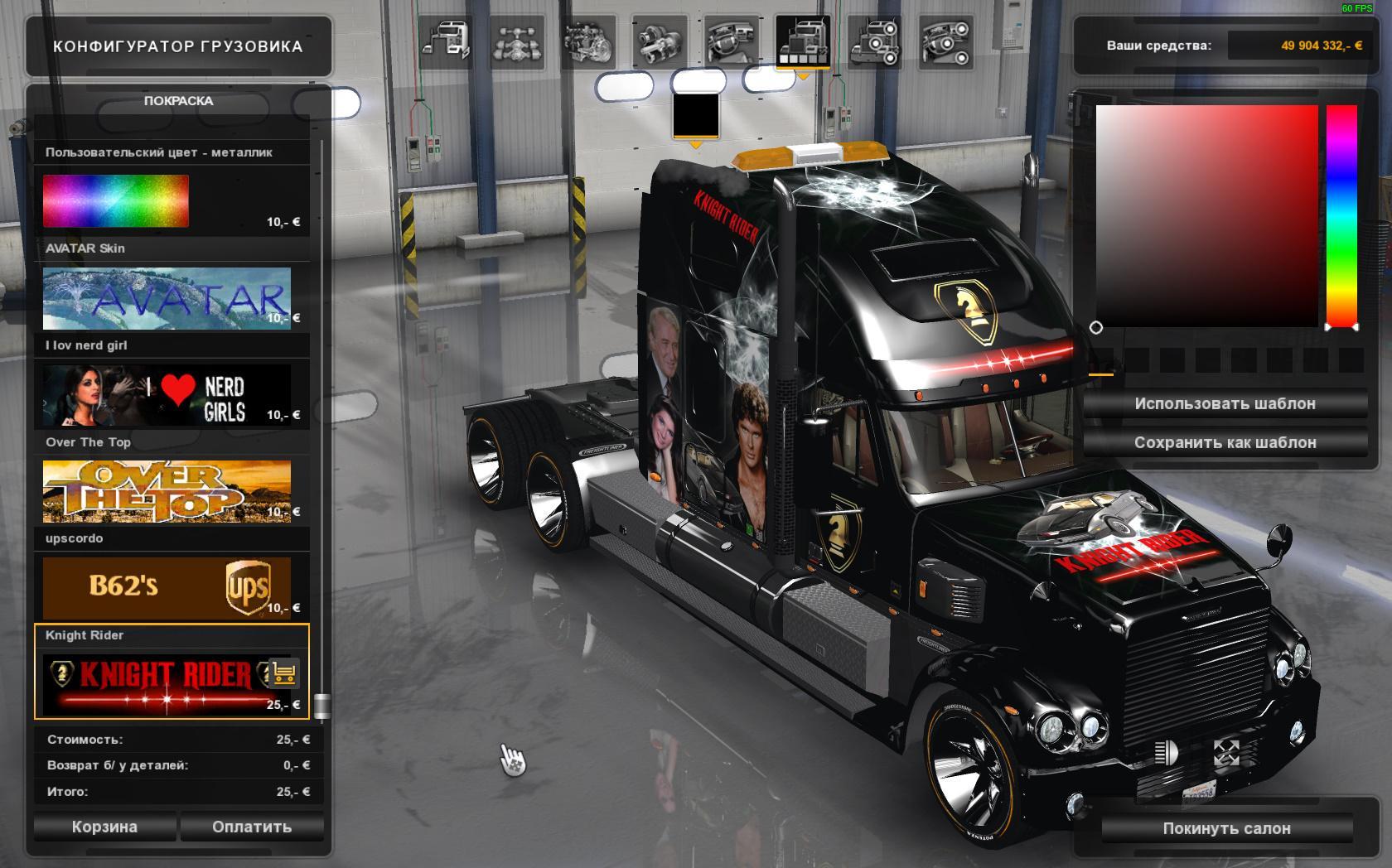Screen dimensions: 1392x868
Task: Save colour with Сохранить как шаблон
Action: 1225,443
